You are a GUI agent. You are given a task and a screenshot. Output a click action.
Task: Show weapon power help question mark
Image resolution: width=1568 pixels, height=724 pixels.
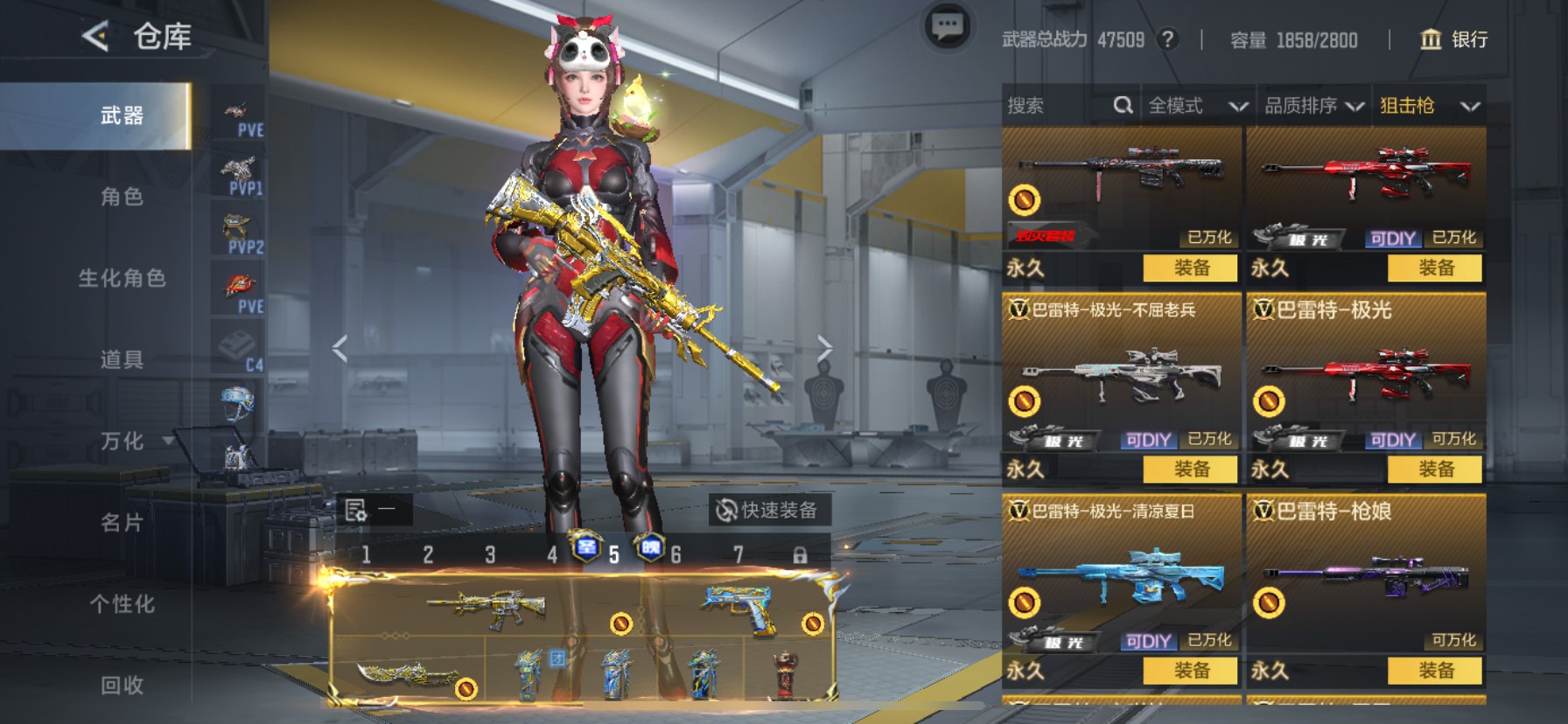1167,39
